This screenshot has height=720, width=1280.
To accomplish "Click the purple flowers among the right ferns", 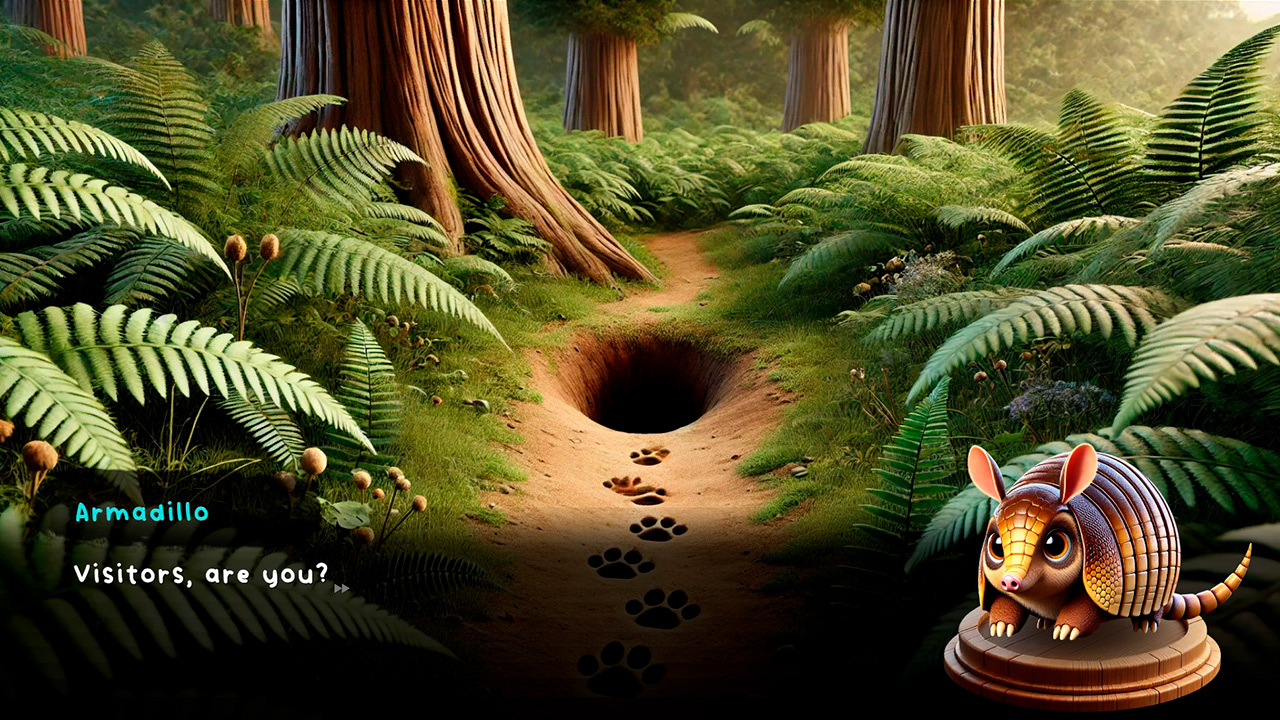I will pos(1044,394).
